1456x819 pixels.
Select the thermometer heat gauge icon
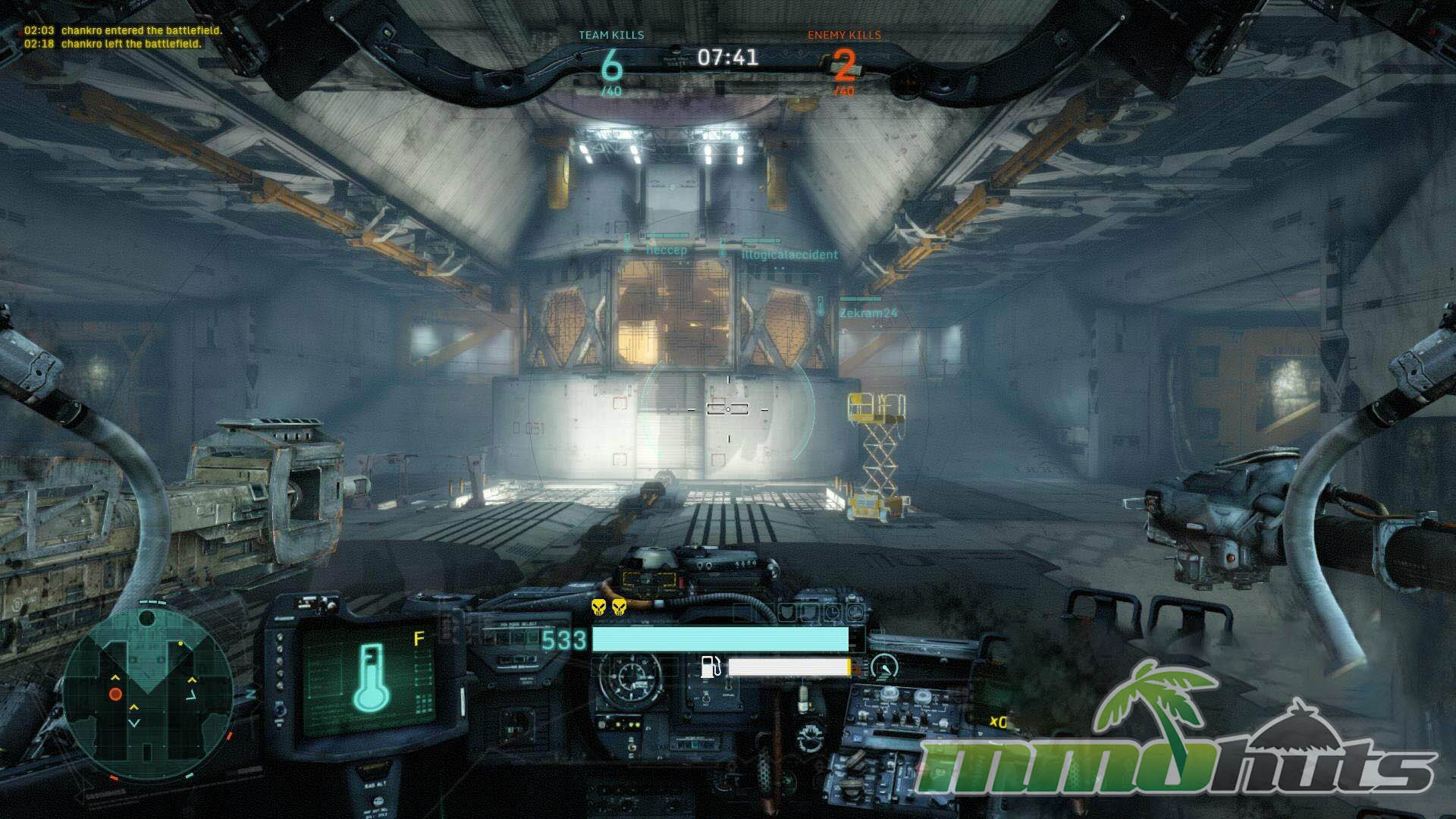tap(372, 677)
